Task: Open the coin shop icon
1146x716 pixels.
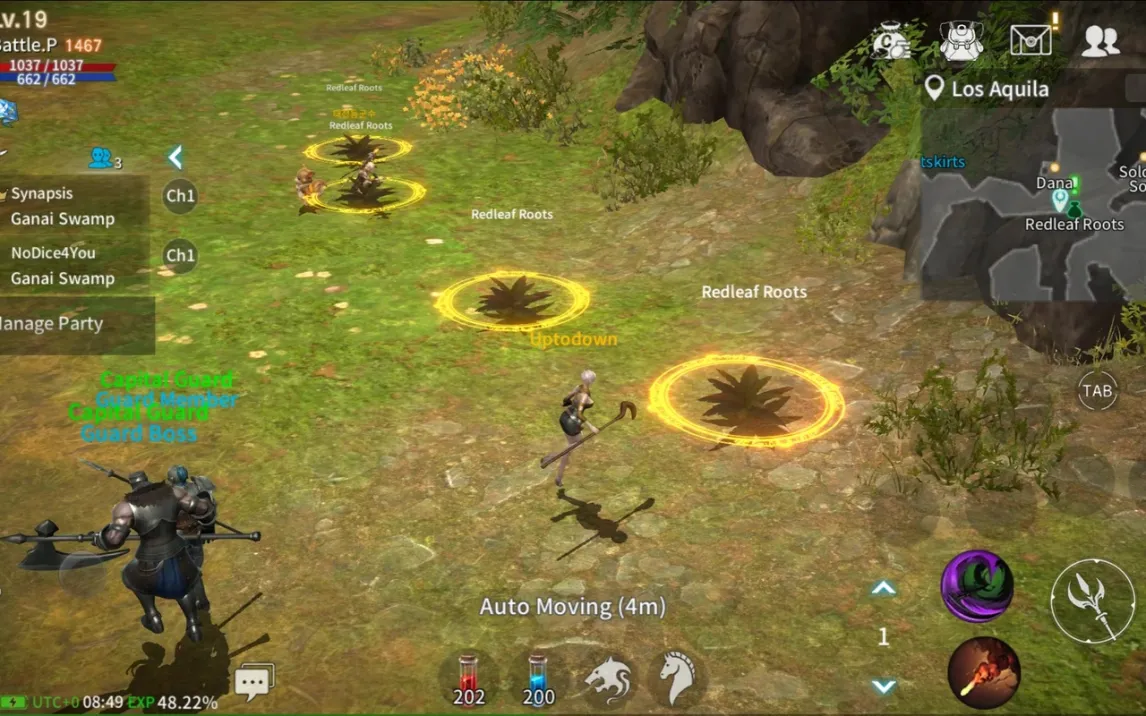Action: [890, 40]
